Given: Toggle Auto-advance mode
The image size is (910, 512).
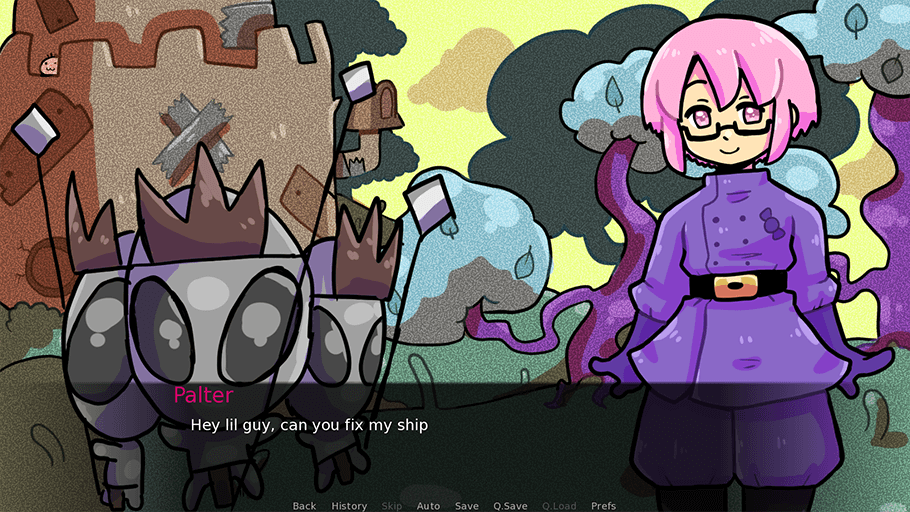Looking at the screenshot, I should (428, 506).
